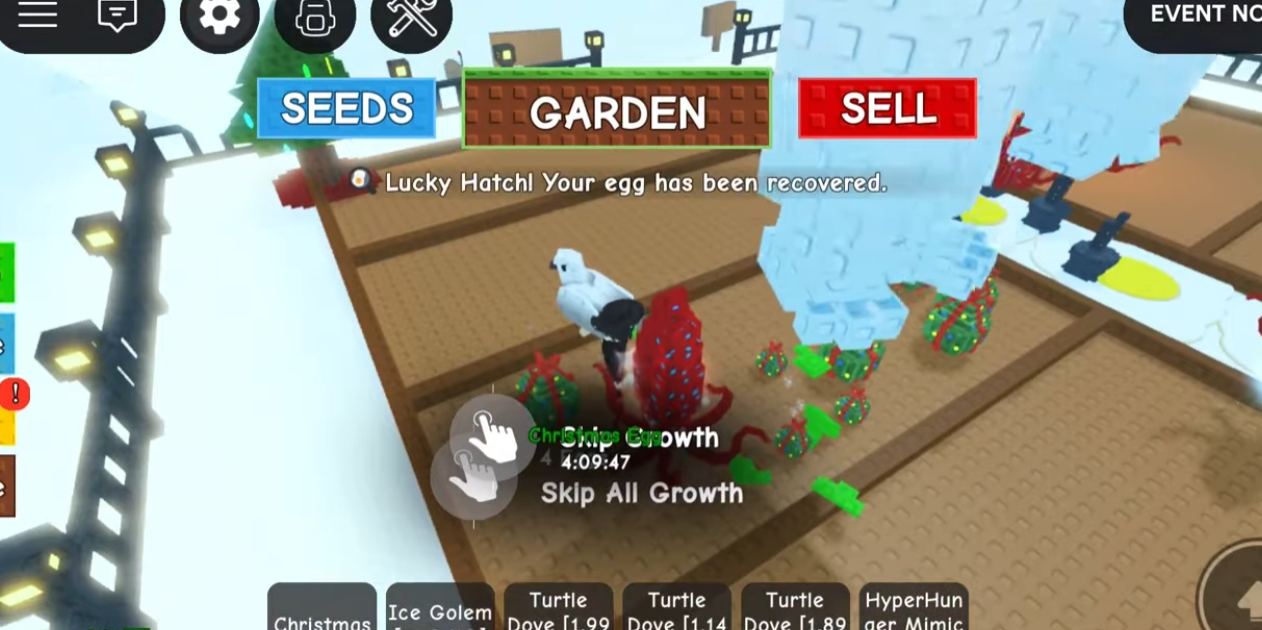The width and height of the screenshot is (1262, 630).
Task: Click the green side menu button
Action: 6,272
